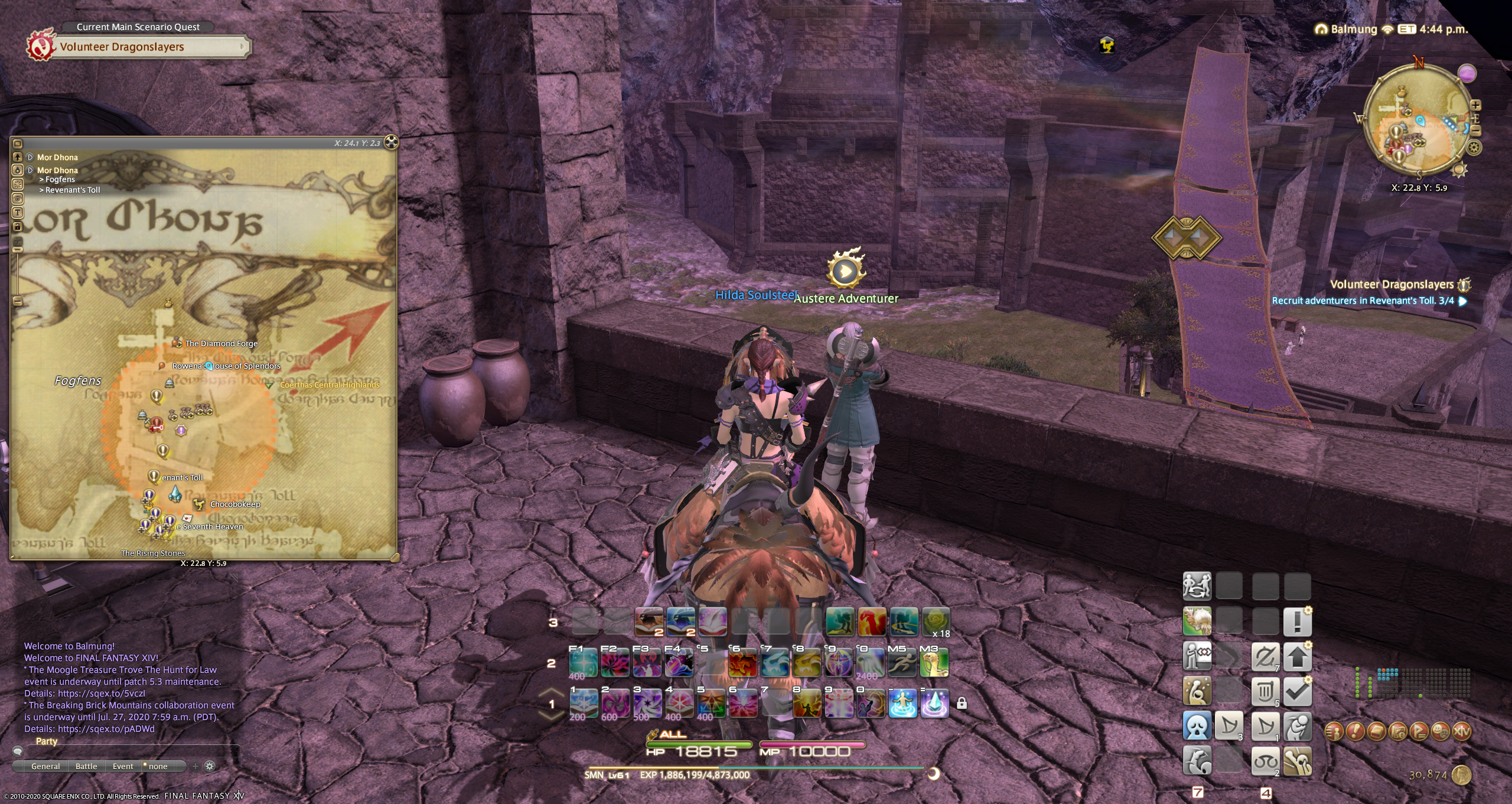Image resolution: width=1512 pixels, height=804 pixels.
Task: Open the character main menu icon
Action: (1334, 731)
